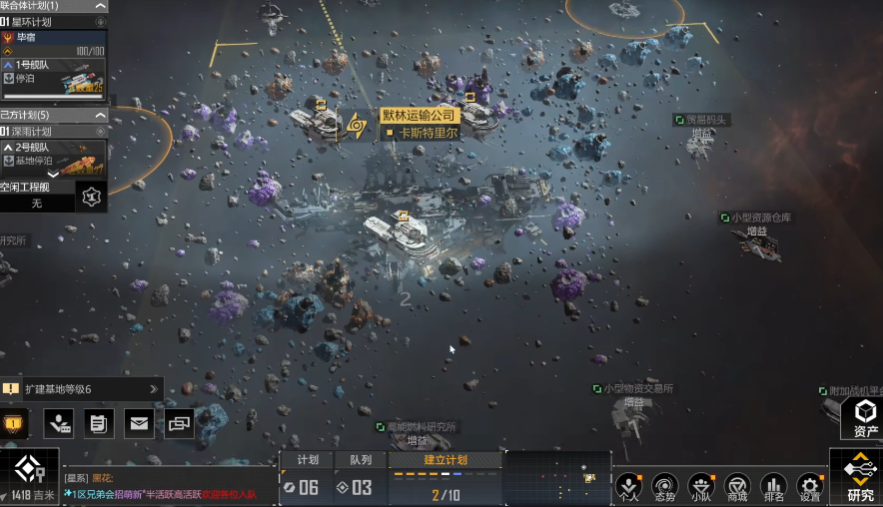
Task: Open the chat windows icon
Action: coord(179,423)
